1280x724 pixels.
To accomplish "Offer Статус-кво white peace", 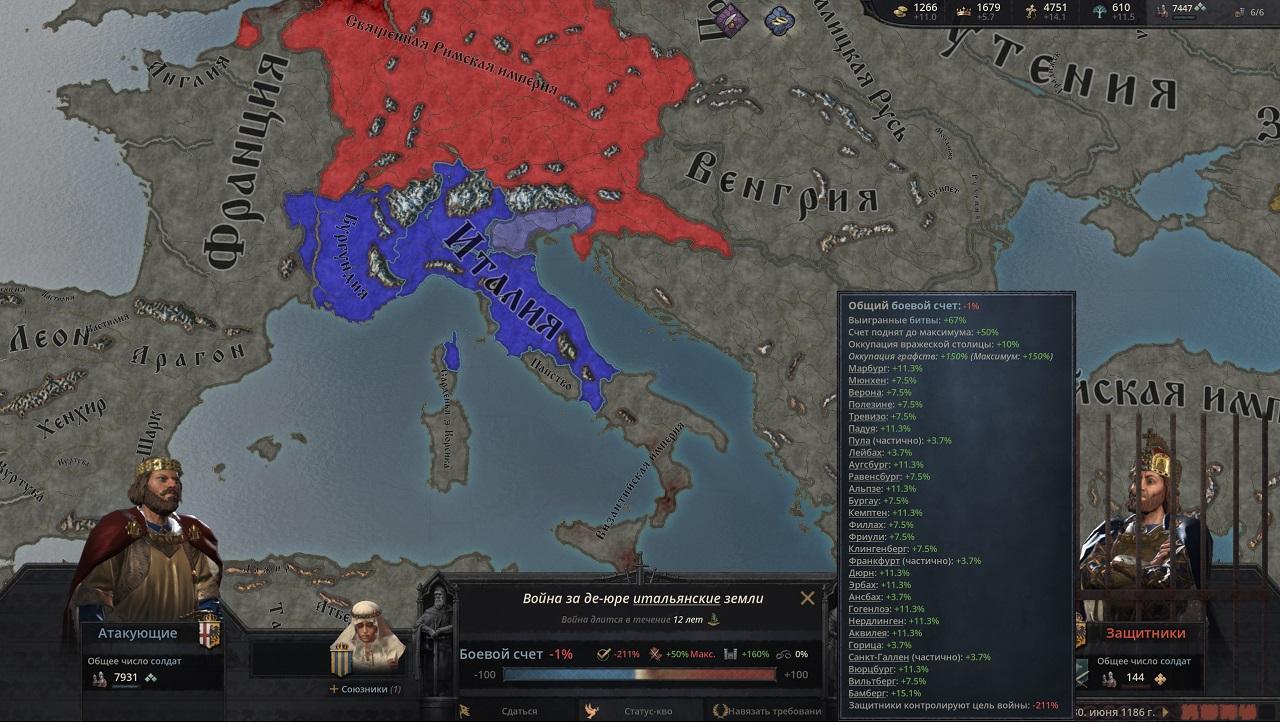I will (647, 711).
